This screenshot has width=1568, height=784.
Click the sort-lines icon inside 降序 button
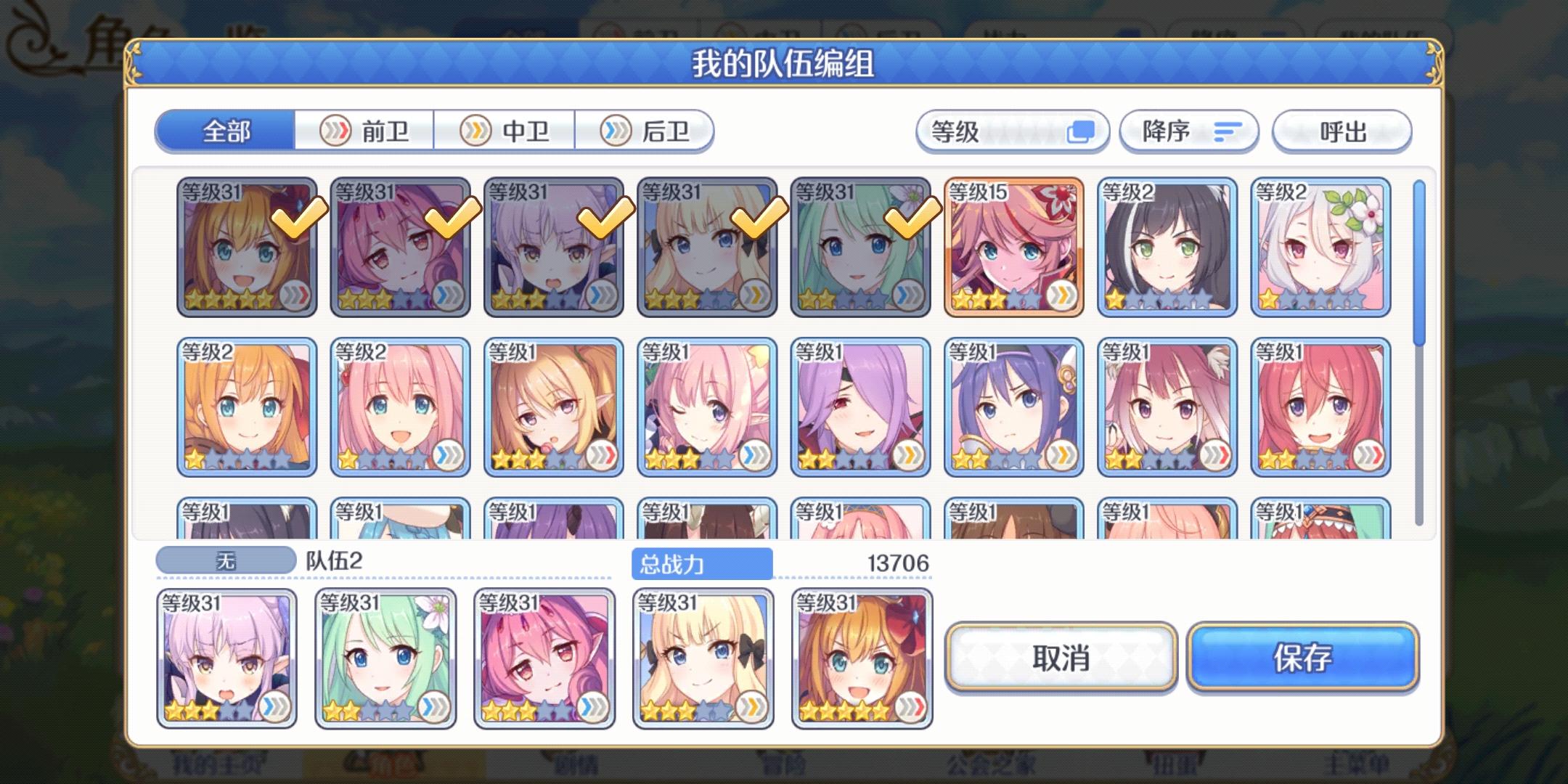(1223, 131)
